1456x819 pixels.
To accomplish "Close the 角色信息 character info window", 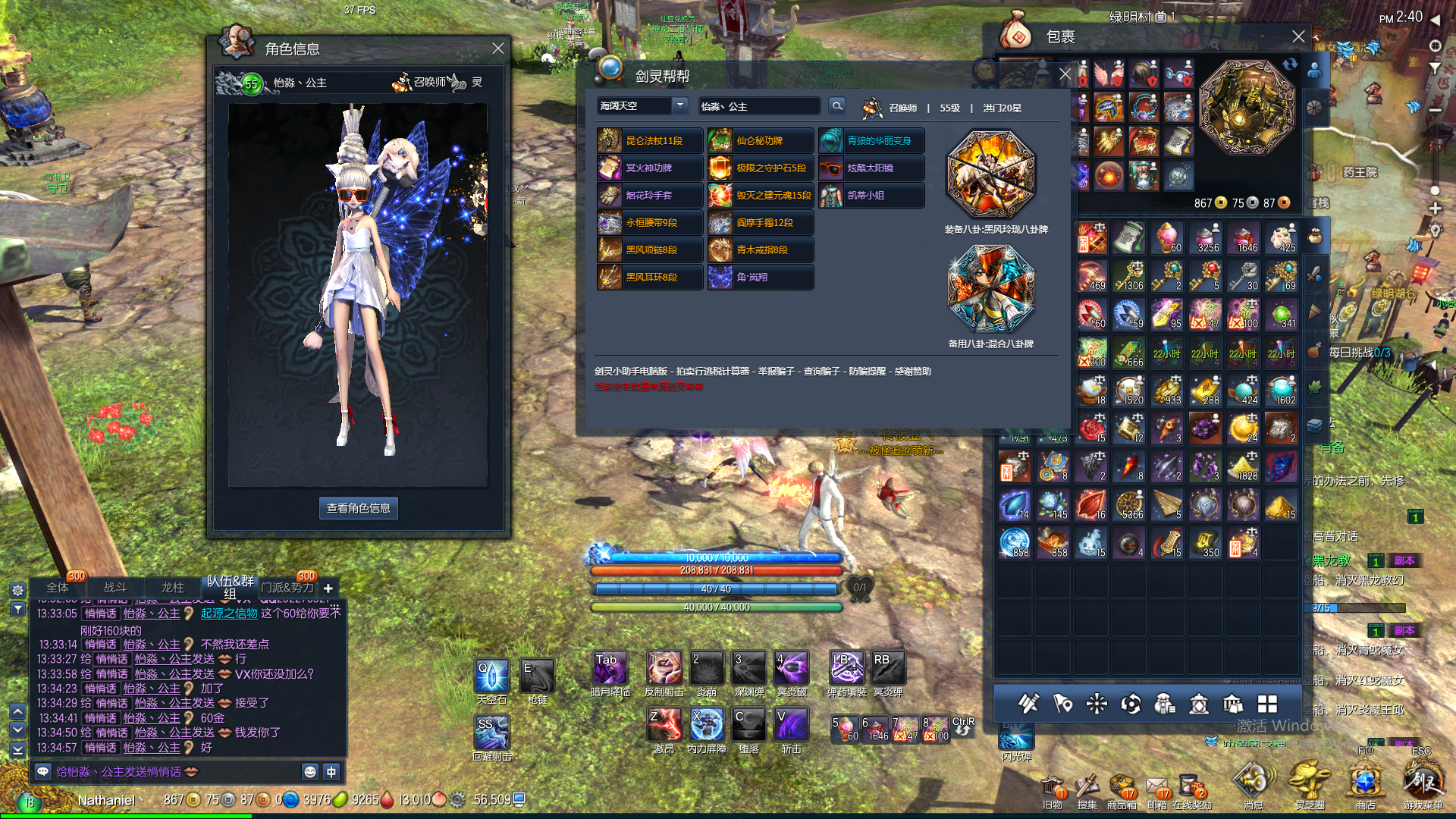I will tap(497, 49).
